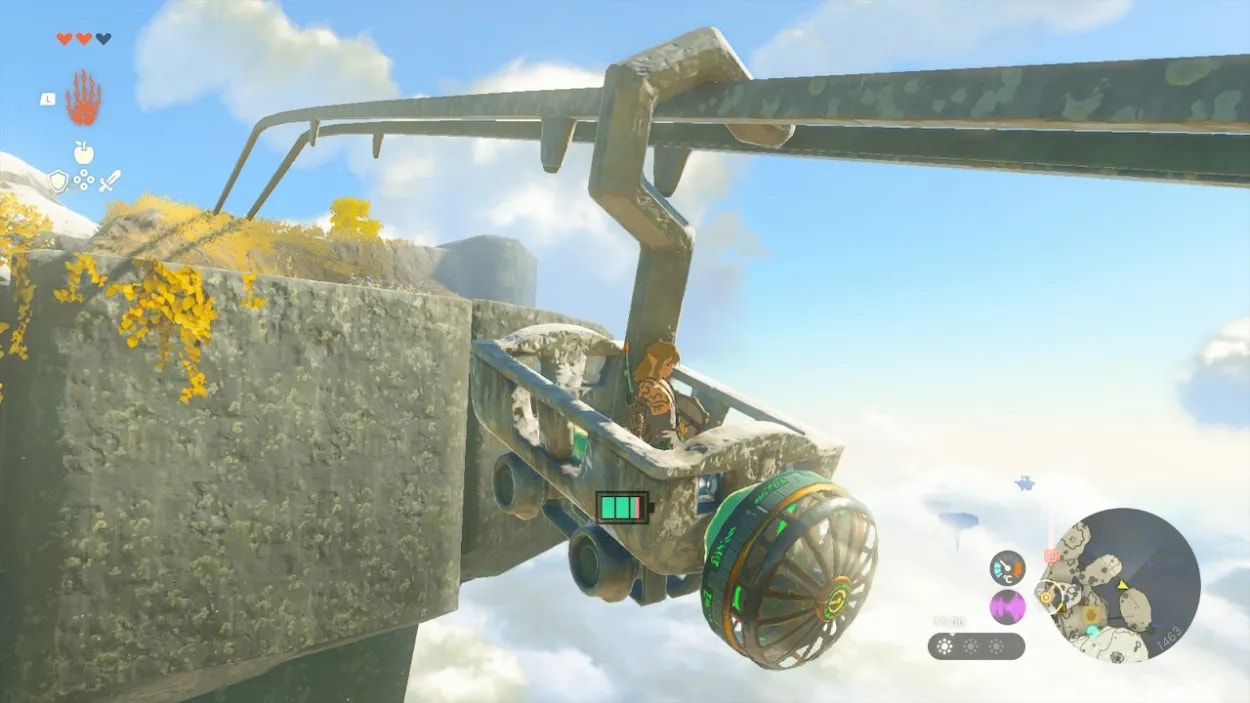Show the weather forecast bar
Viewport: 1250px width, 703px height.
coord(976,646)
